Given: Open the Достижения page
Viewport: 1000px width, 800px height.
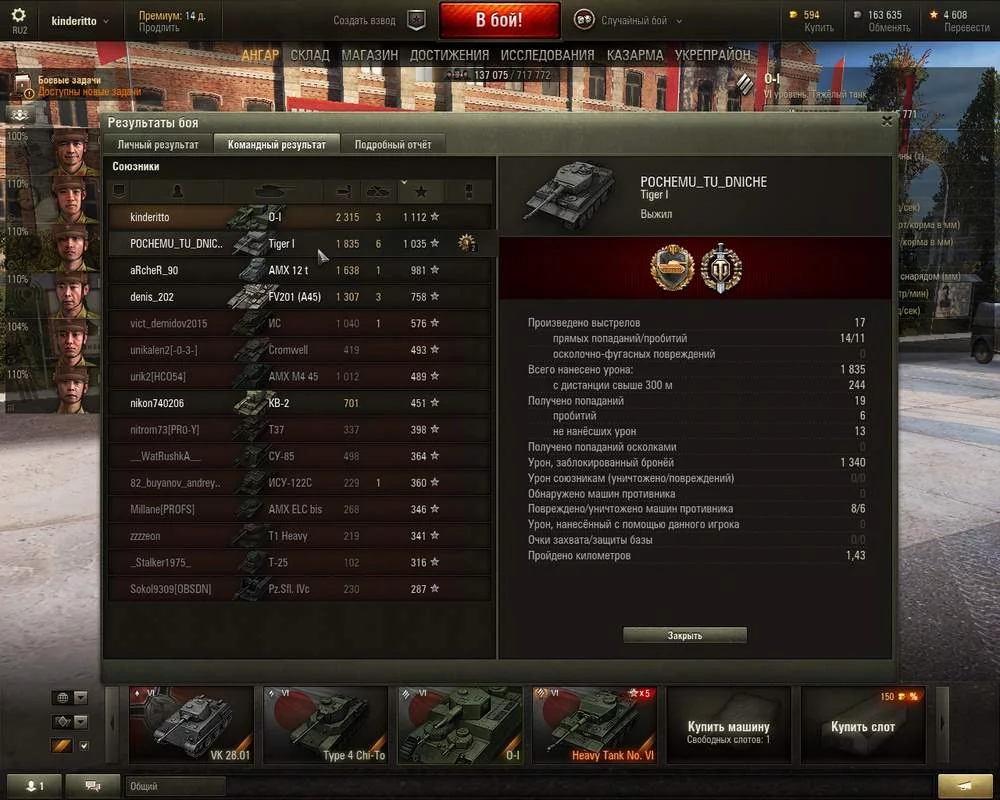Looking at the screenshot, I should [x=449, y=55].
